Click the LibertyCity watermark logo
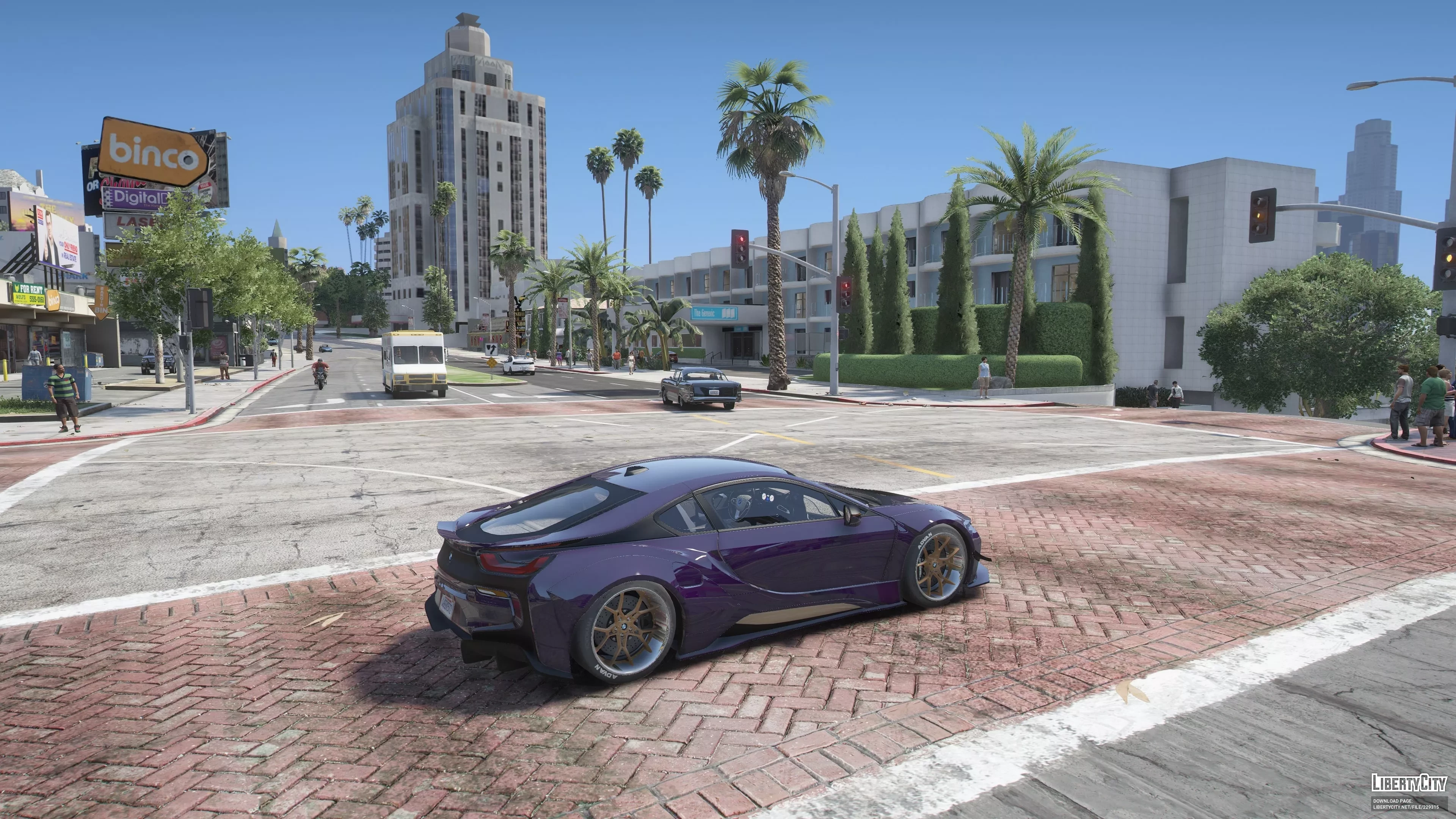1456x819 pixels. pos(1409,783)
